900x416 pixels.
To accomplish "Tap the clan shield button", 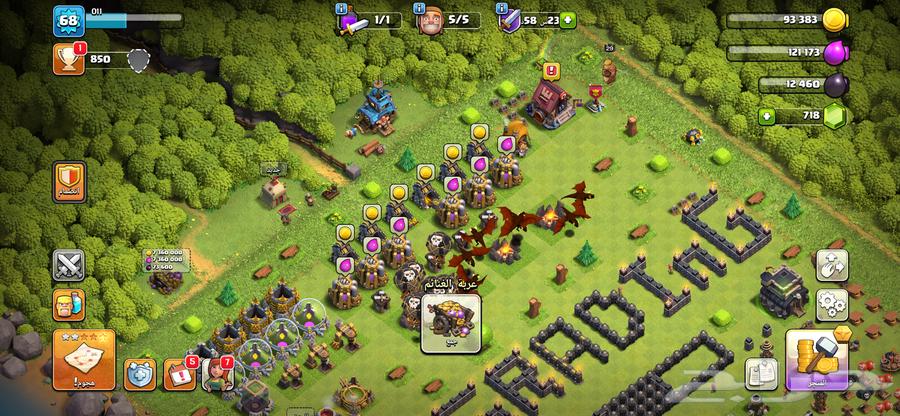I will click(x=70, y=182).
